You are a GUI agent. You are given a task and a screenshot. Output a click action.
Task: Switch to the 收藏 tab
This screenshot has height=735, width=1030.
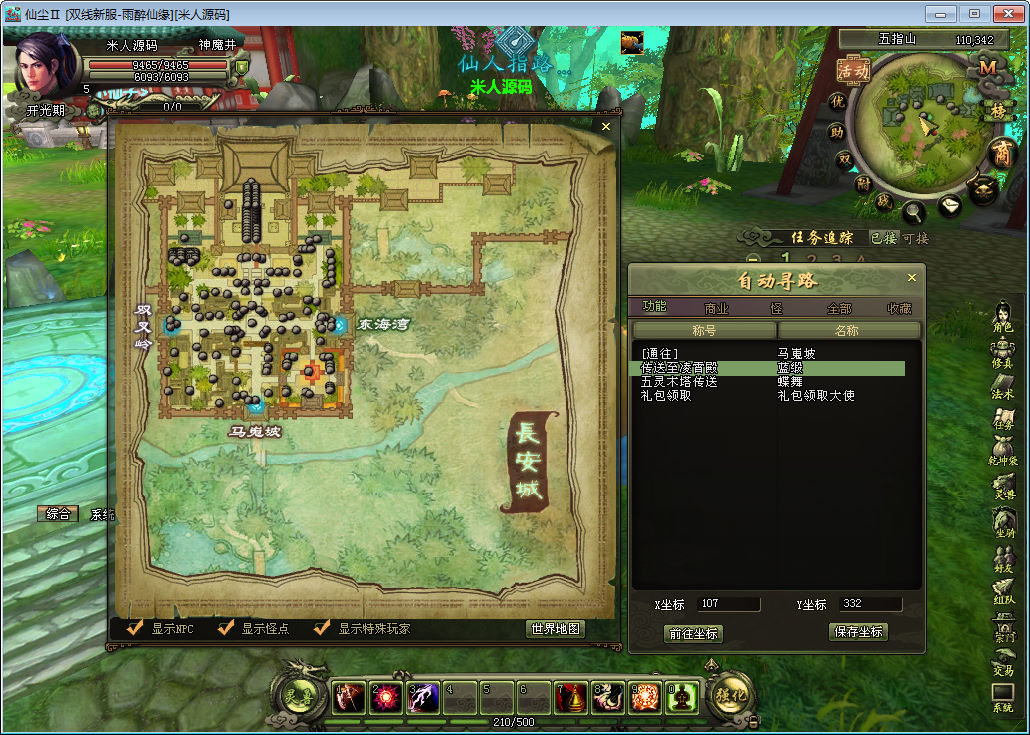coord(899,309)
